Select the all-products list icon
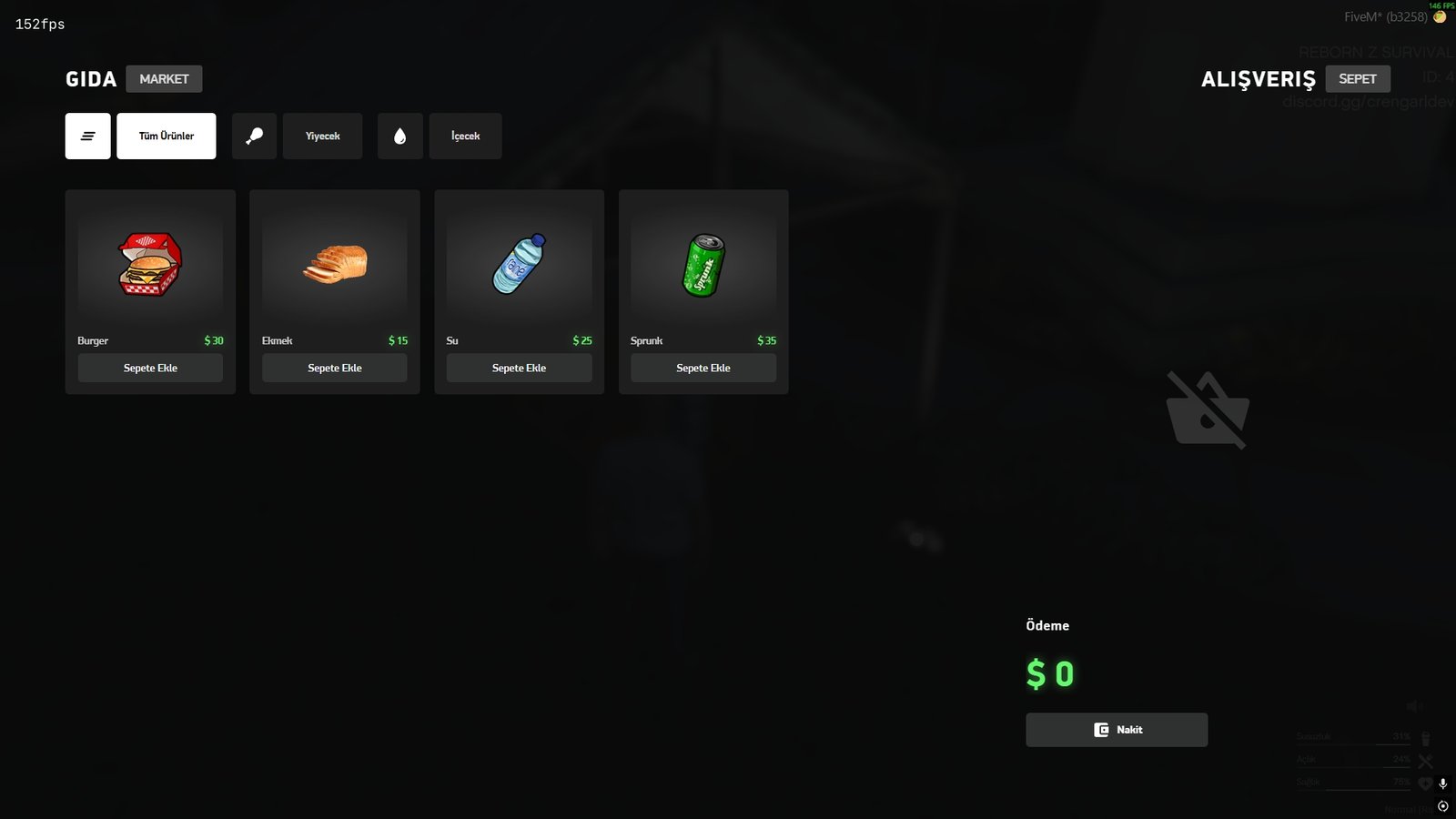Image resolution: width=1456 pixels, height=819 pixels. pos(87,135)
